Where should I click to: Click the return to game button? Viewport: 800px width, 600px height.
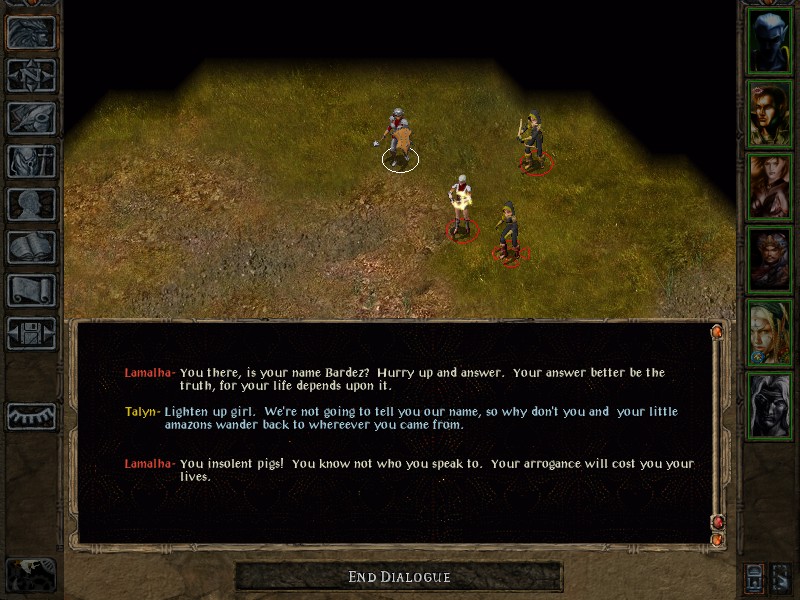31,32
